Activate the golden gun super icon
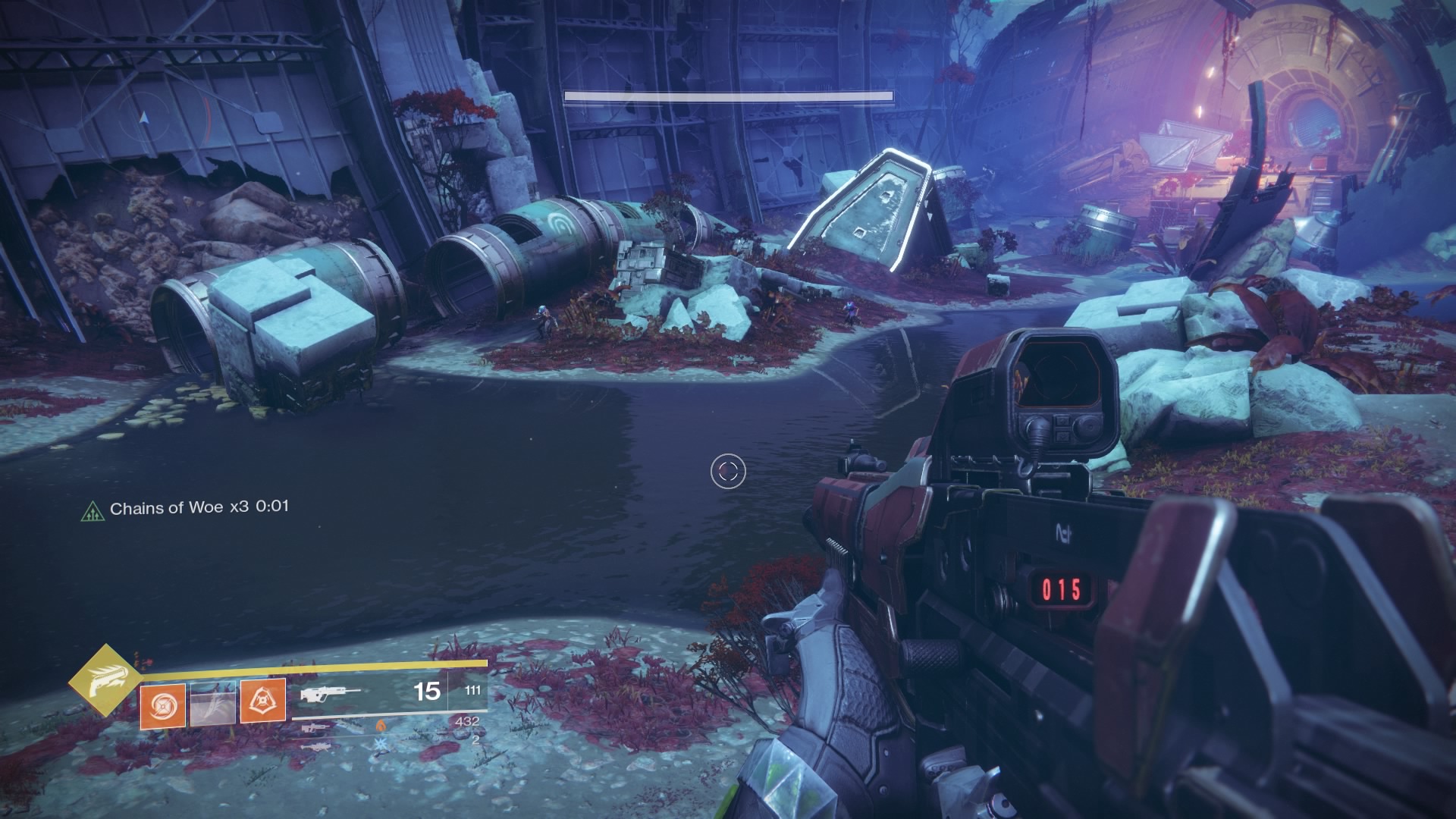This screenshot has height=819, width=1456. (x=105, y=680)
